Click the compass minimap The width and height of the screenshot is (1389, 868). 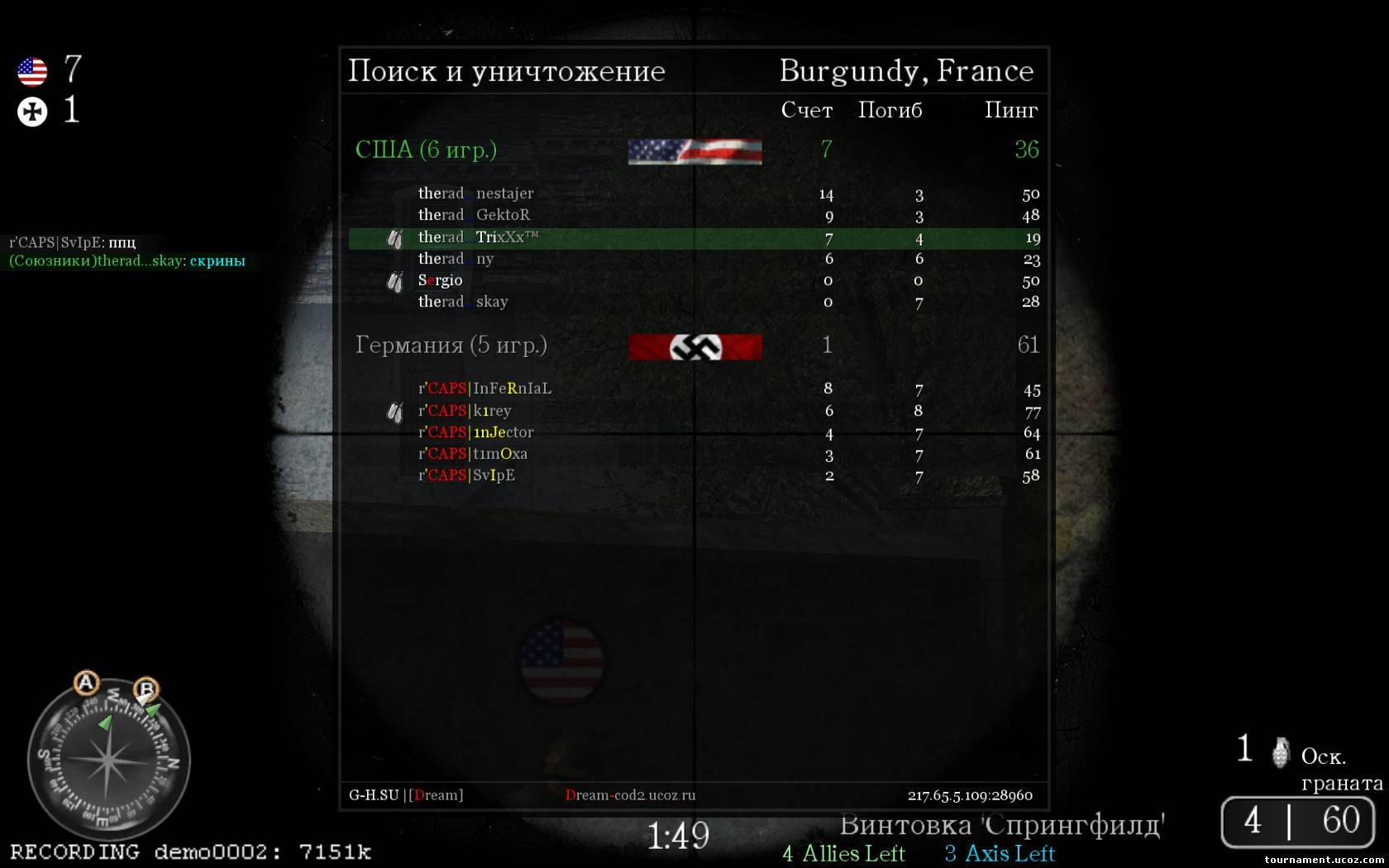pyautogui.click(x=108, y=761)
